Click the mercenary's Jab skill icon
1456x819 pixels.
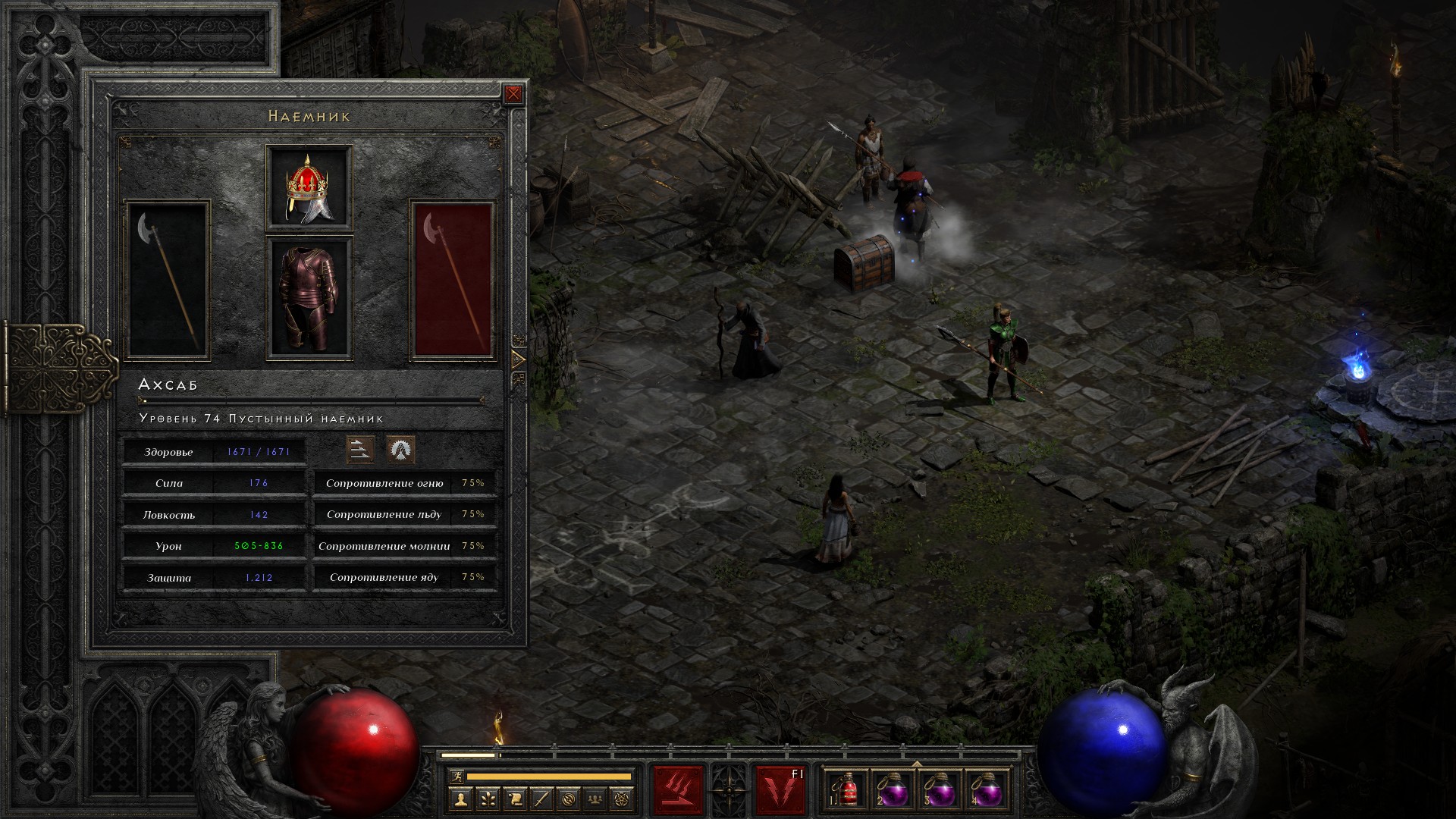[360, 450]
